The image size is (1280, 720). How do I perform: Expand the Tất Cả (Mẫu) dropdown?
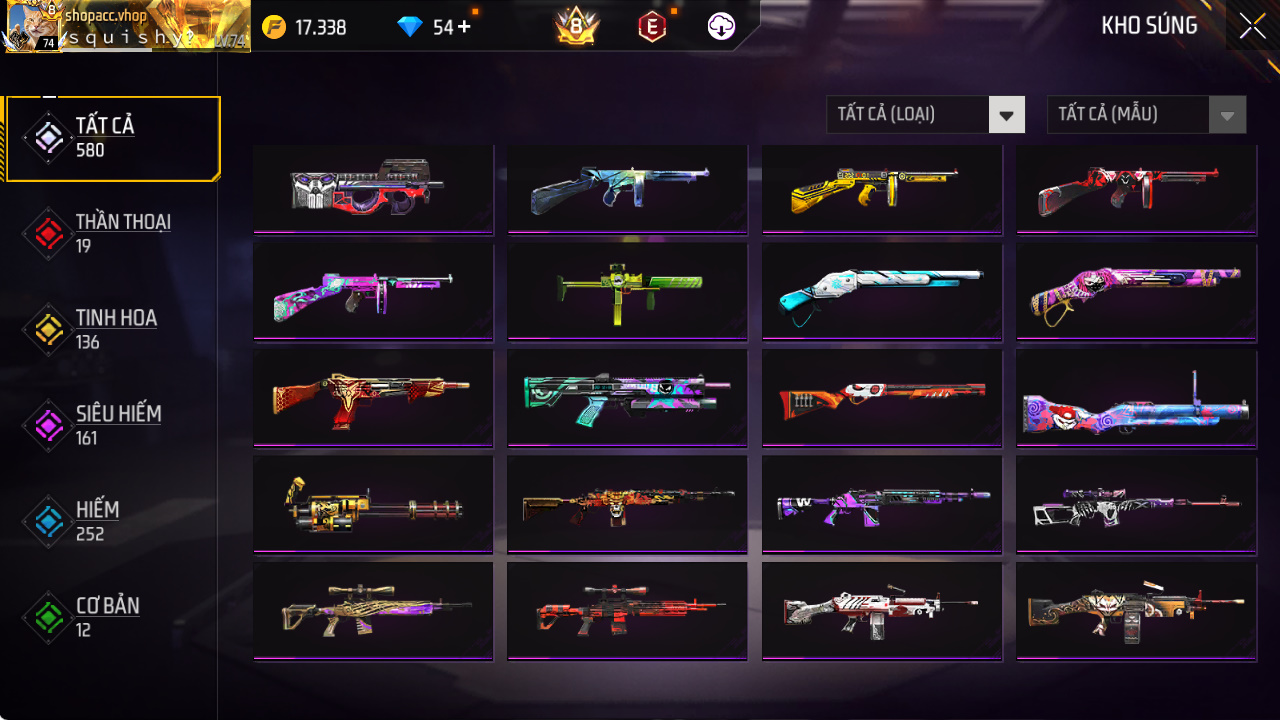point(1146,115)
